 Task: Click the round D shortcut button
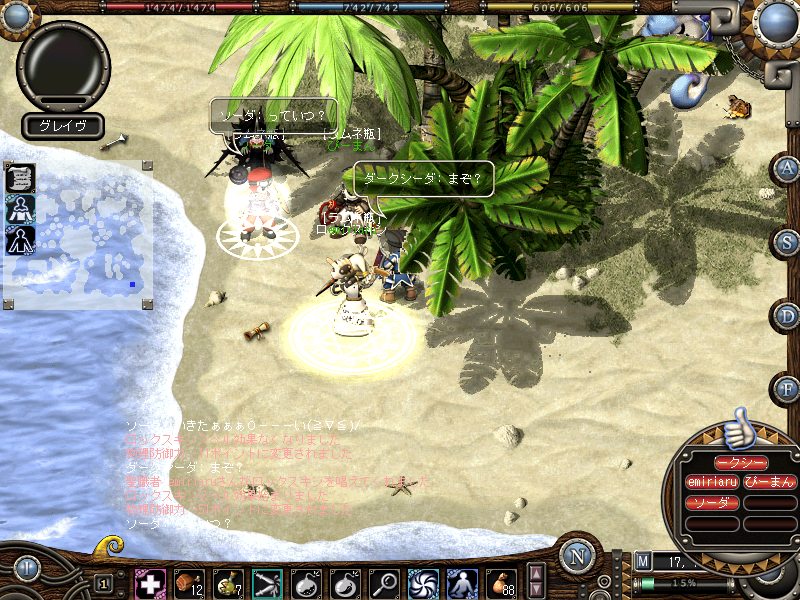(787, 315)
